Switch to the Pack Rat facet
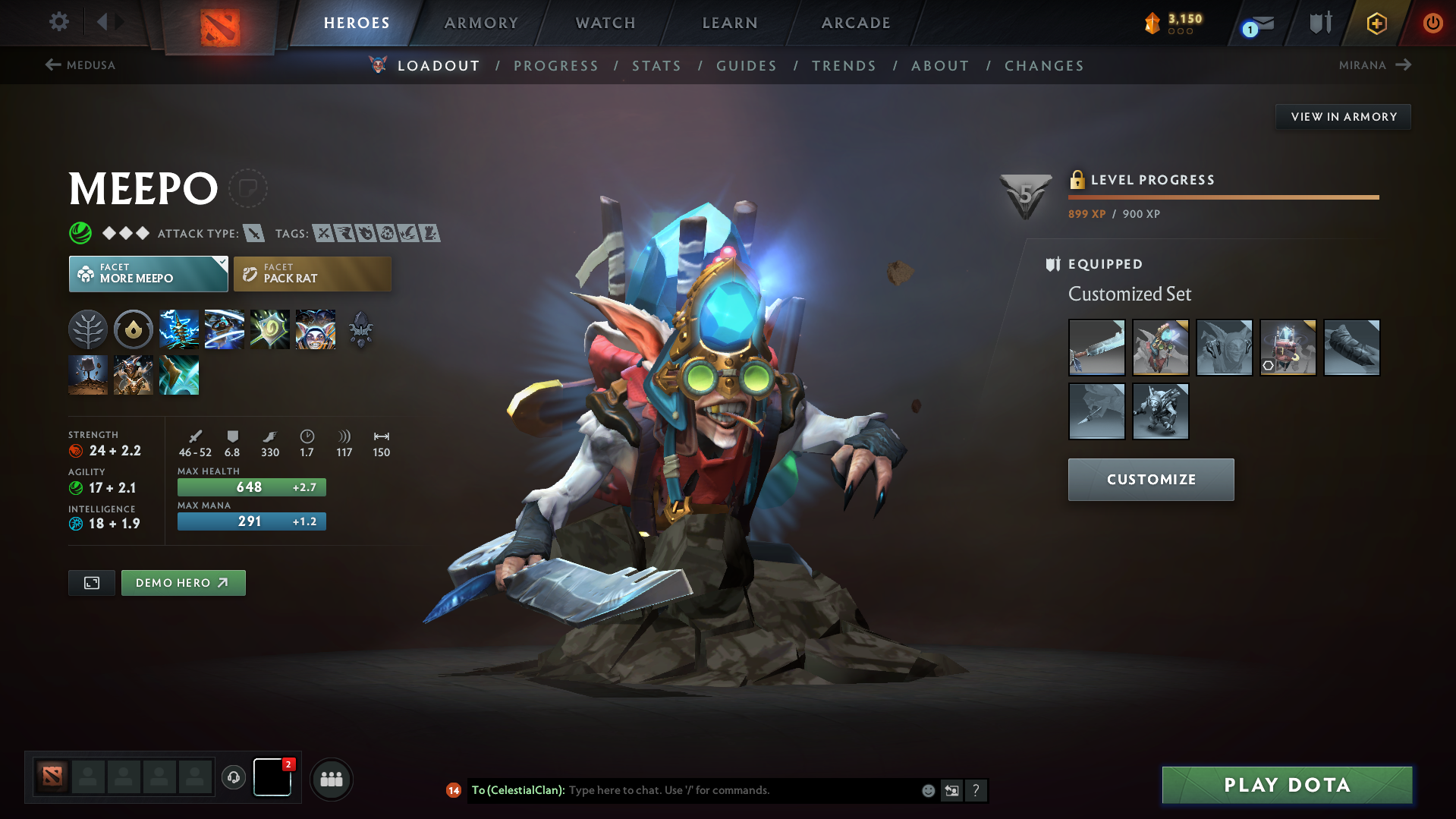Viewport: 1456px width, 819px height. [312, 273]
